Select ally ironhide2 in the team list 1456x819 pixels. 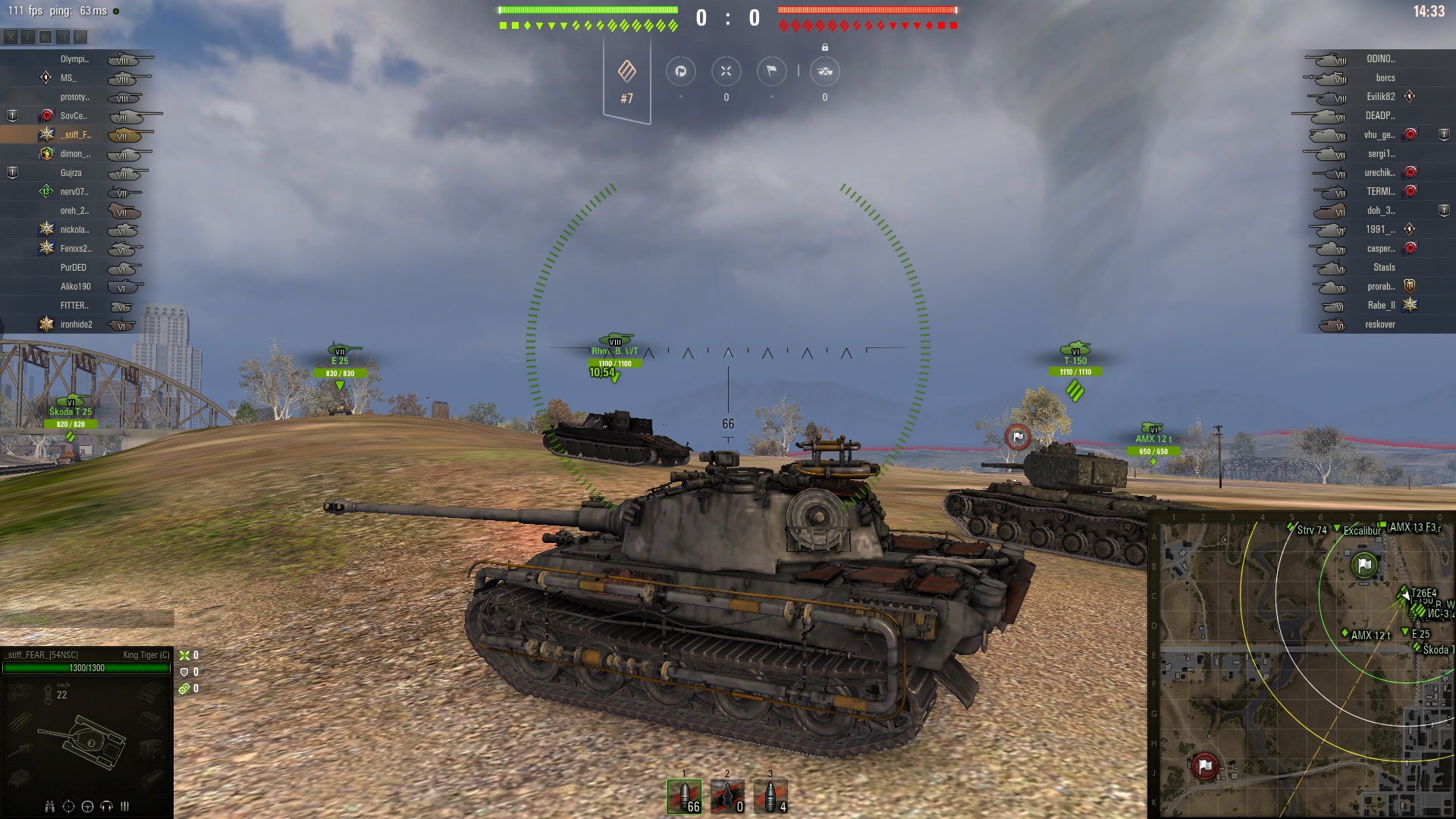tap(76, 325)
